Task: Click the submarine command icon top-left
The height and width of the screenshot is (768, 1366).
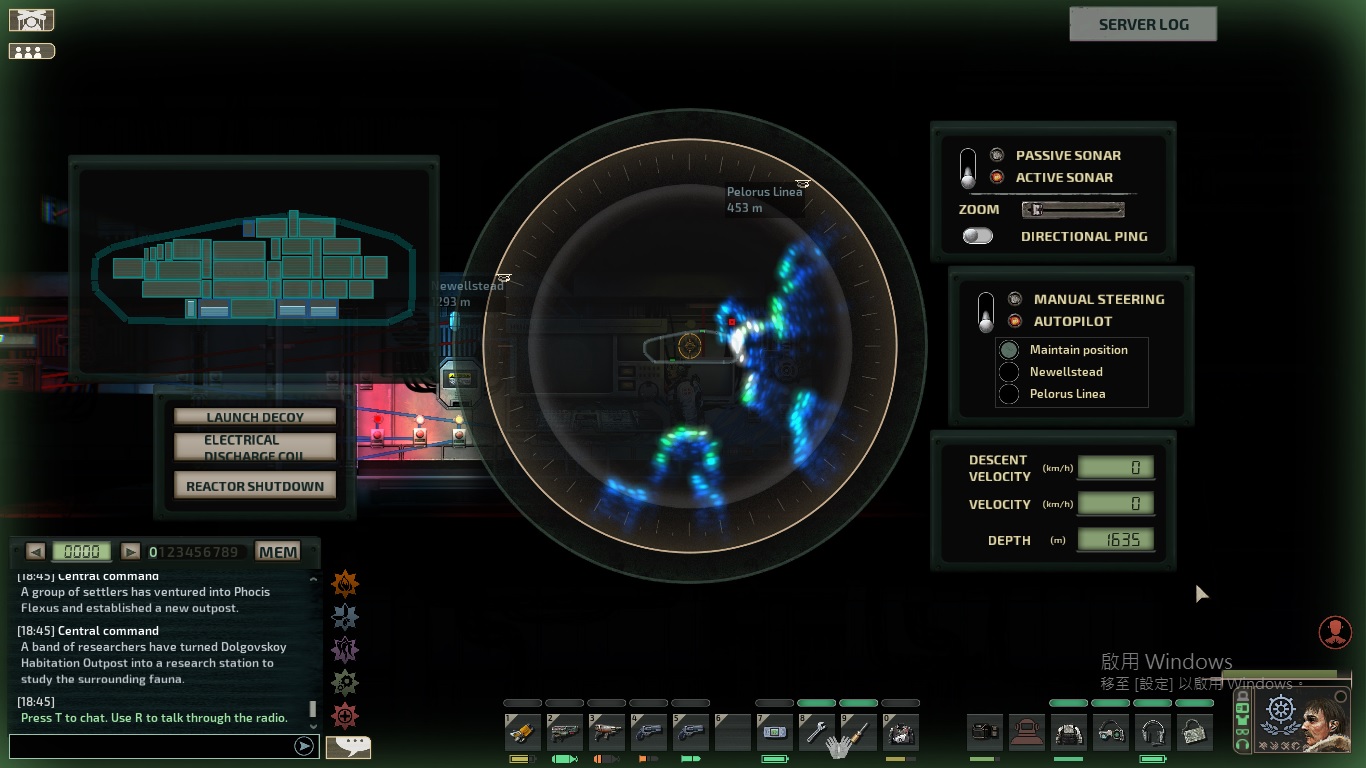Action: tap(31, 19)
